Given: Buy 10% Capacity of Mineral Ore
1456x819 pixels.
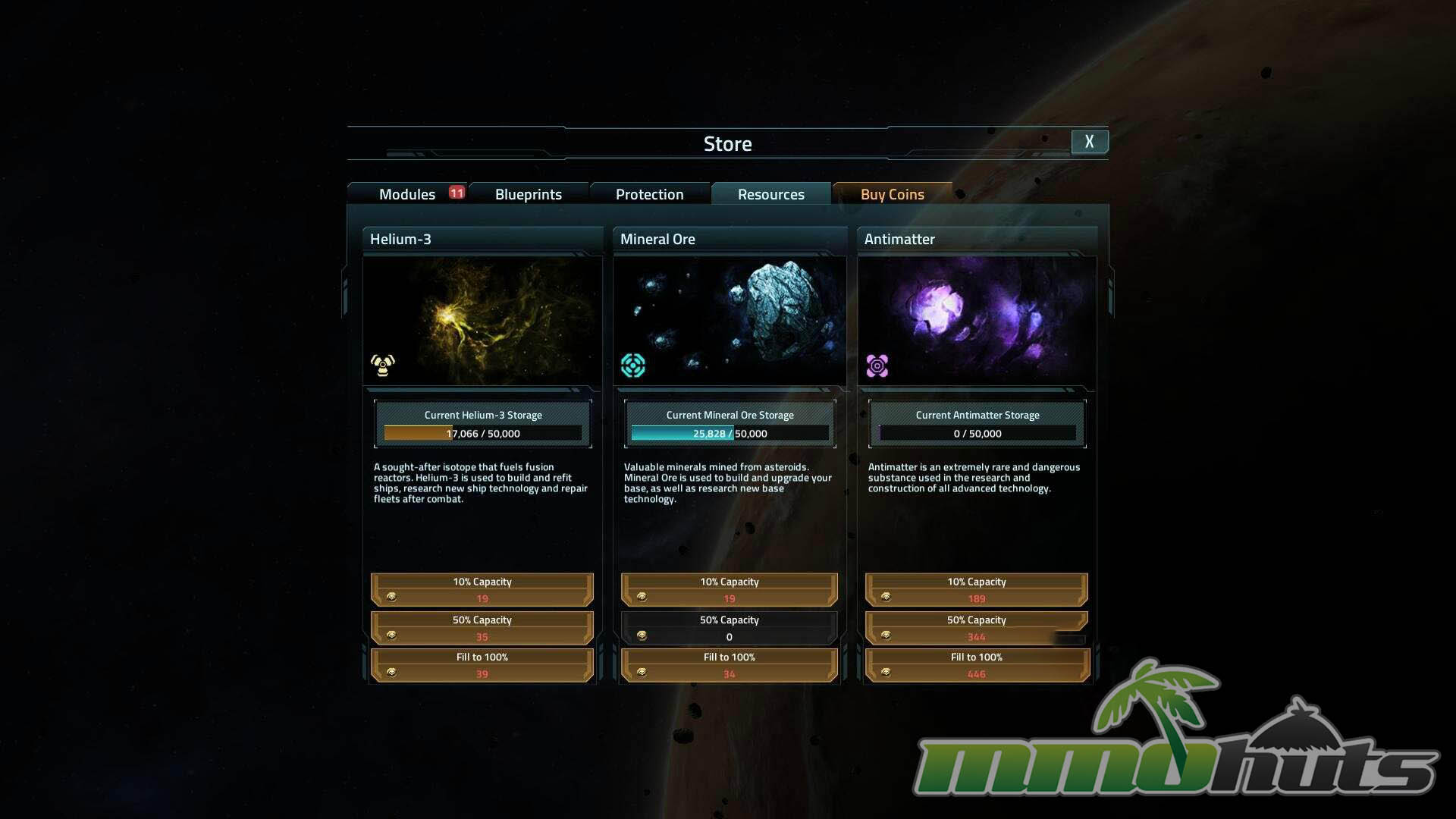Looking at the screenshot, I should tap(730, 590).
